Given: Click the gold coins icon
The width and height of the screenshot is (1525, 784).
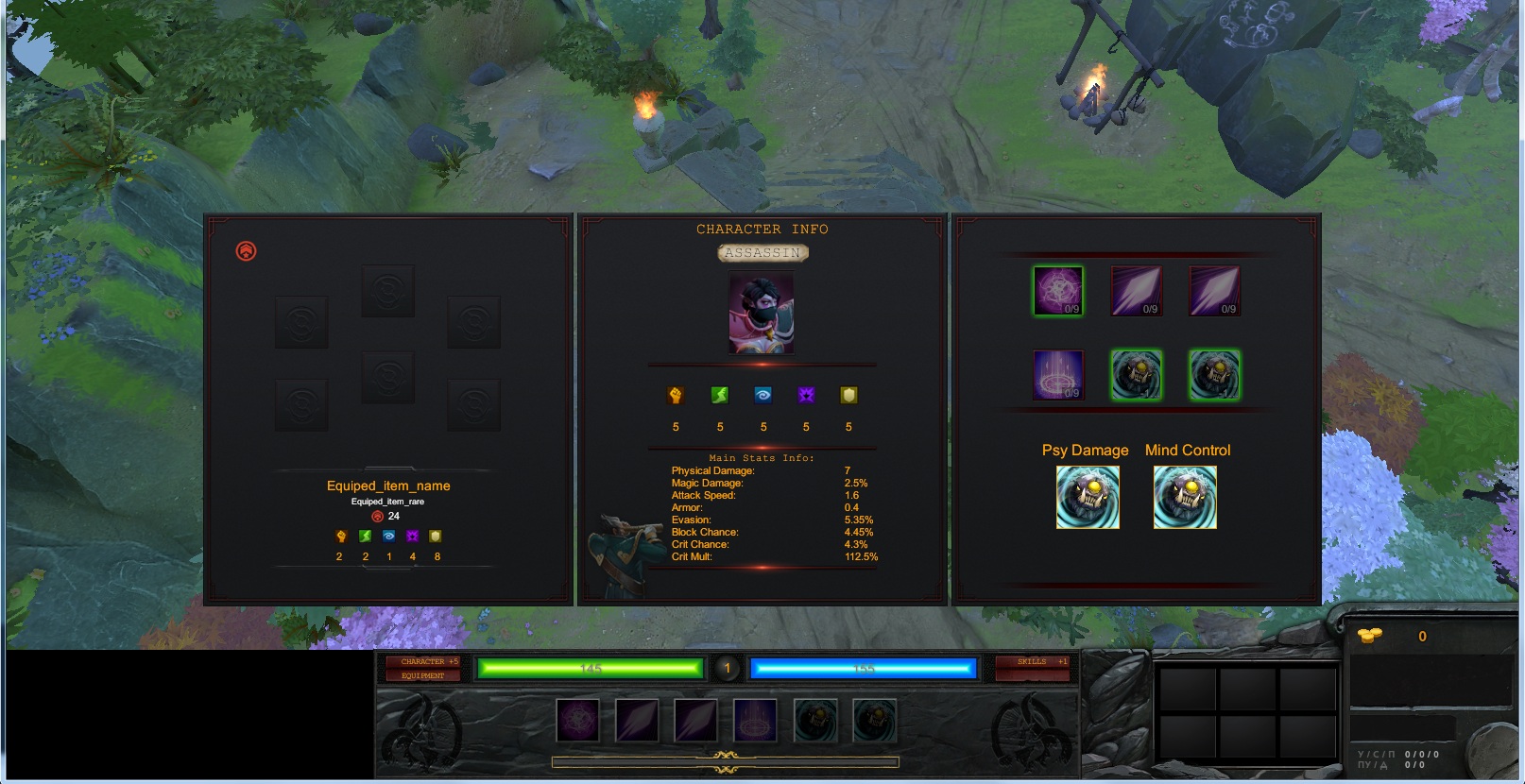Looking at the screenshot, I should (1369, 636).
